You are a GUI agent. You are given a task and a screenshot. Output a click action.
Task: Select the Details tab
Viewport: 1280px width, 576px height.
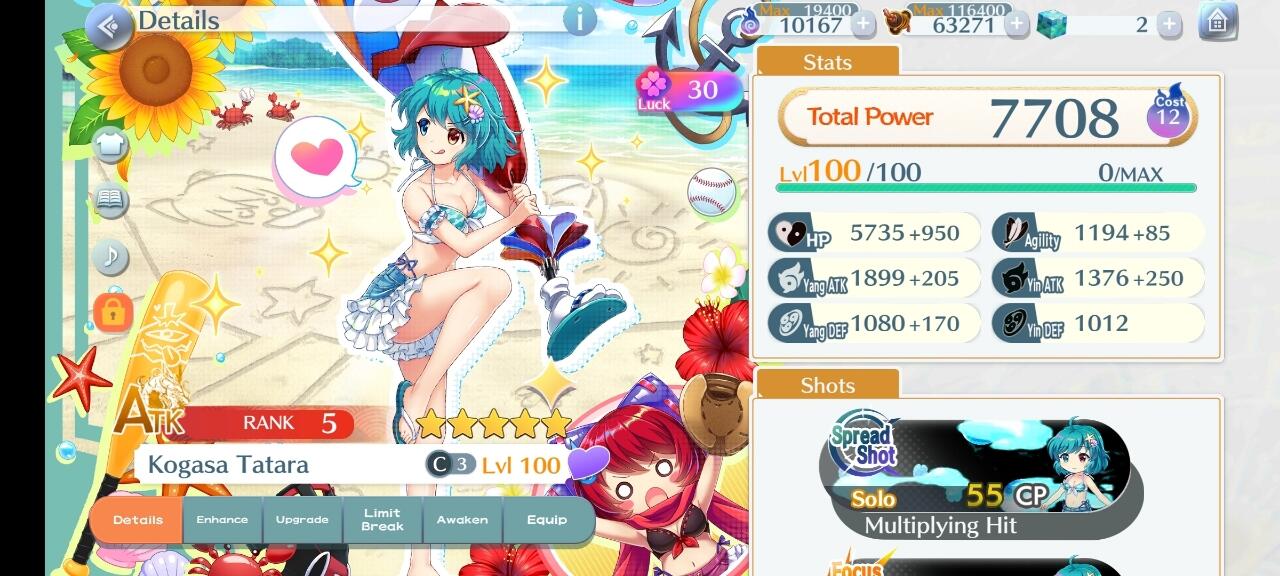point(138,520)
